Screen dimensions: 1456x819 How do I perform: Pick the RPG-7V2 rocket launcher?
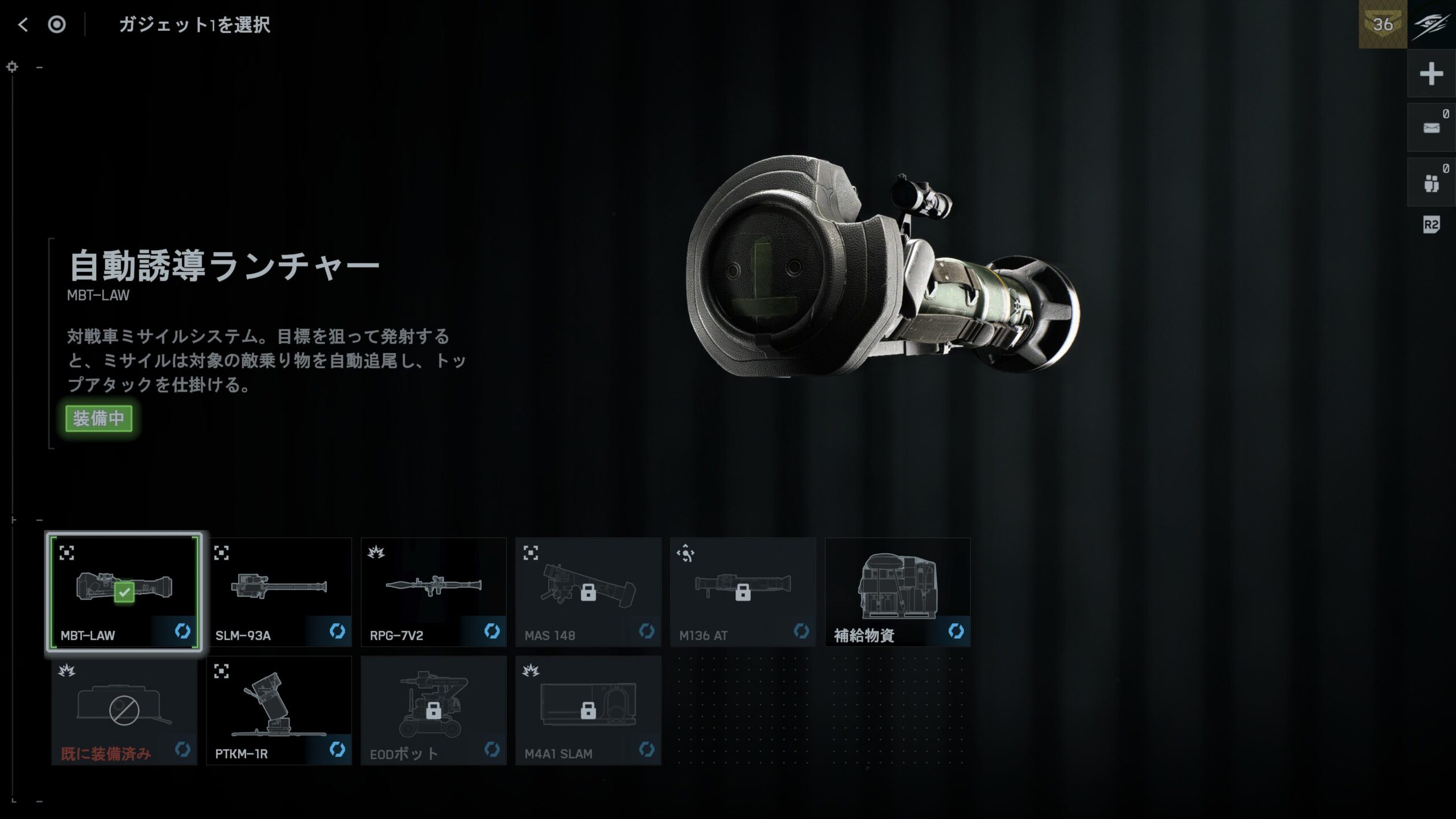coord(433,592)
